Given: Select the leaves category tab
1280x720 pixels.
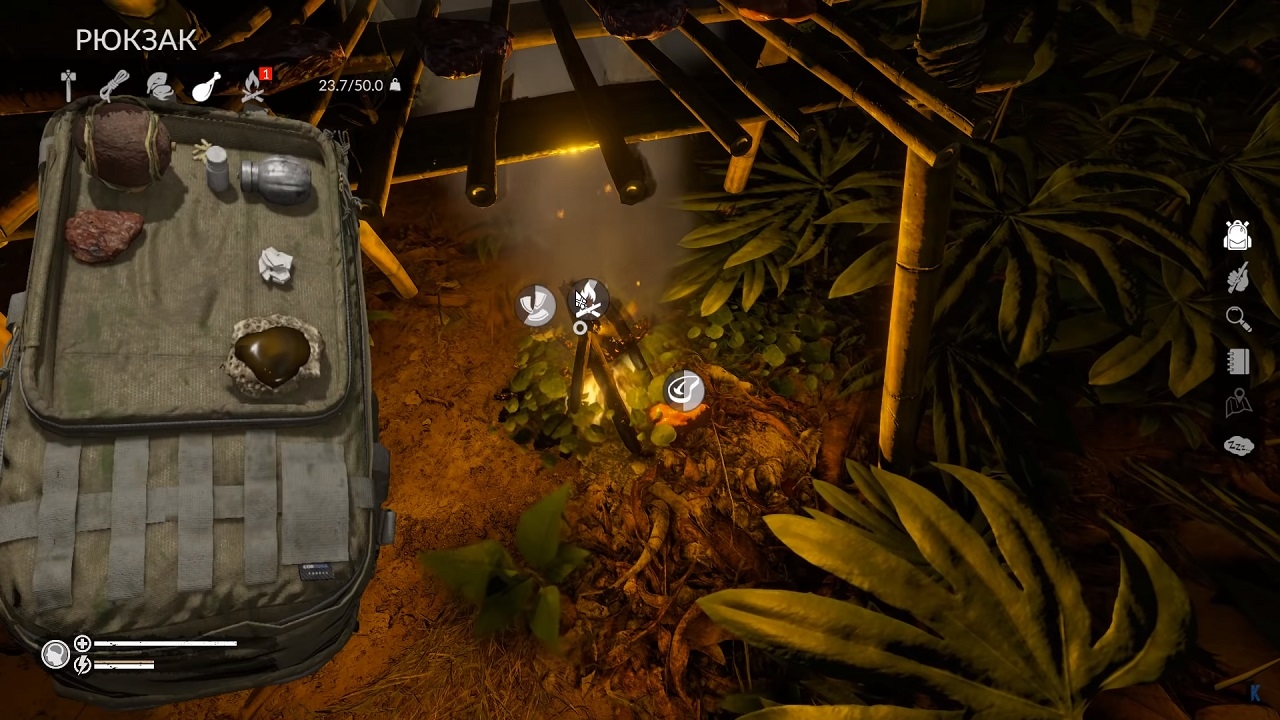Looking at the screenshot, I should coord(160,86).
